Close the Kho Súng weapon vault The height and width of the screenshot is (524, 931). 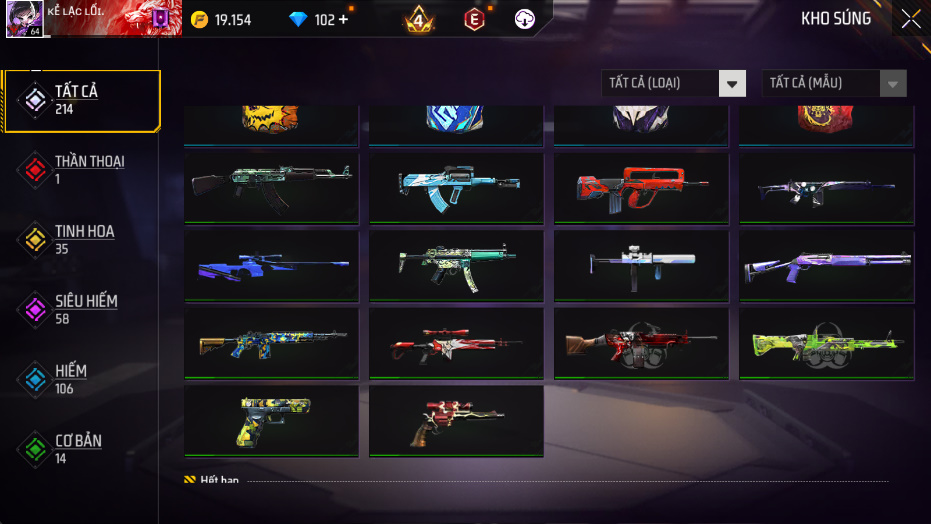tap(911, 19)
